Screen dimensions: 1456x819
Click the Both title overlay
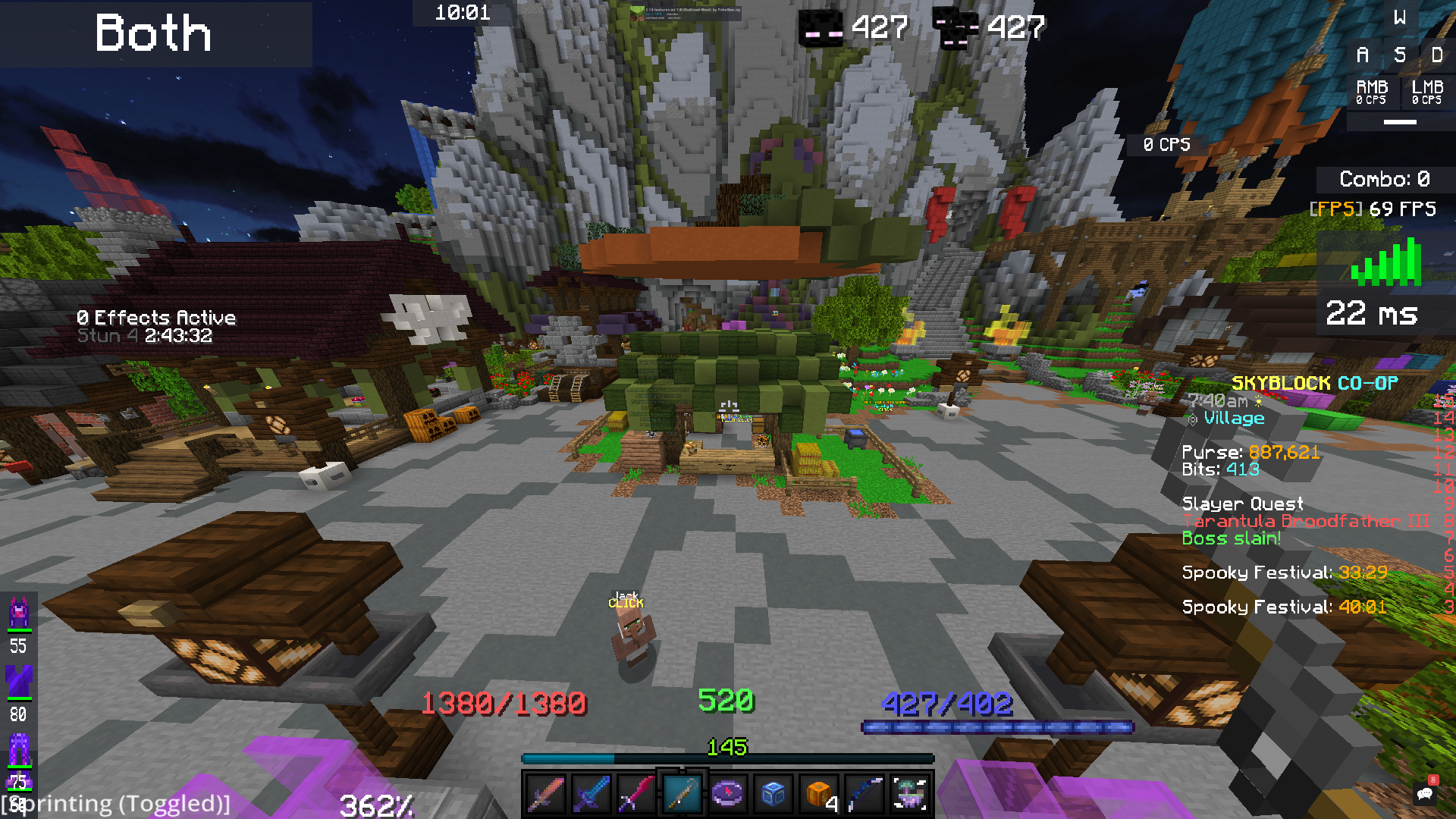152,34
